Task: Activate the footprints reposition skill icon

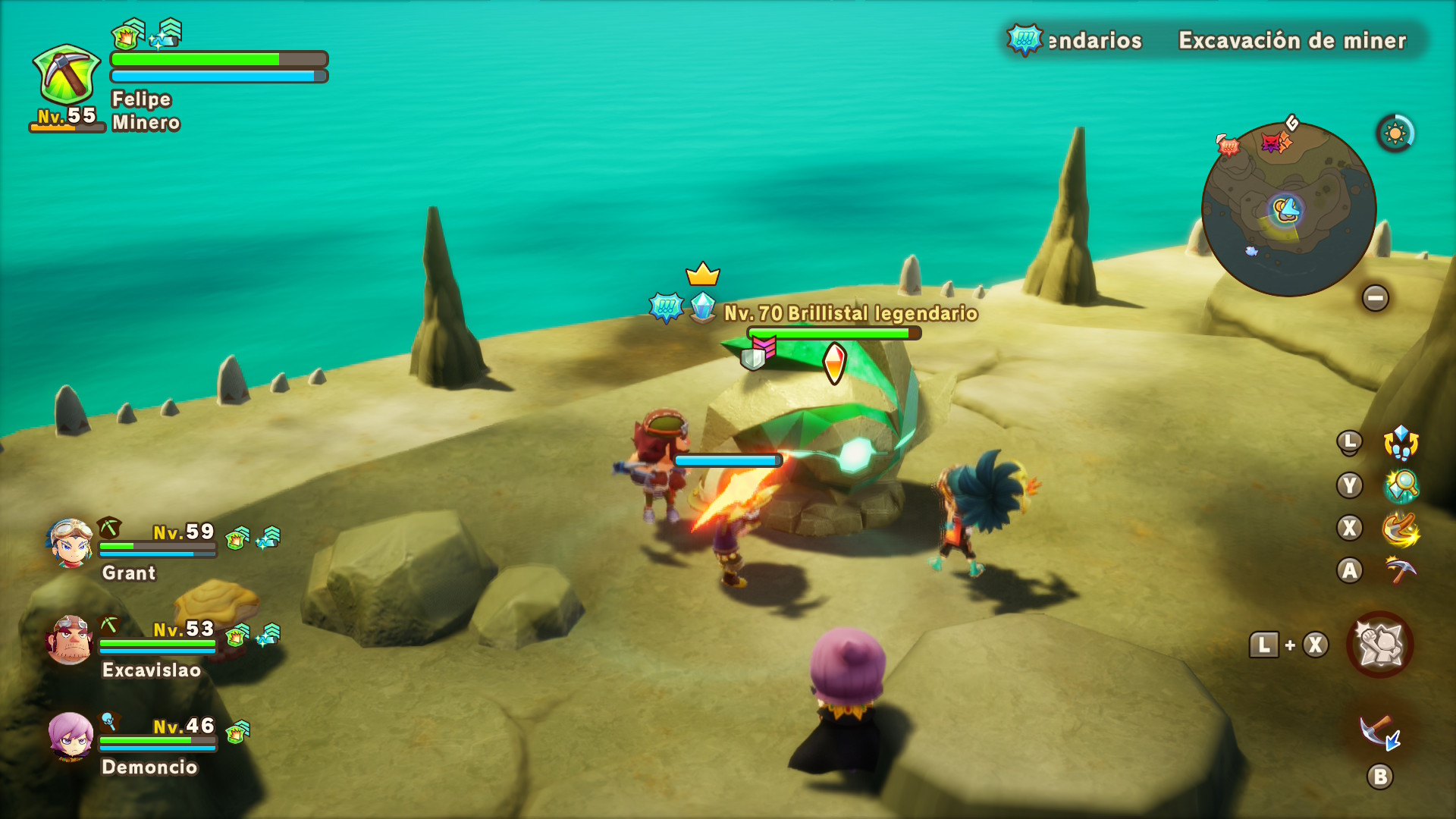Action: point(1400,443)
